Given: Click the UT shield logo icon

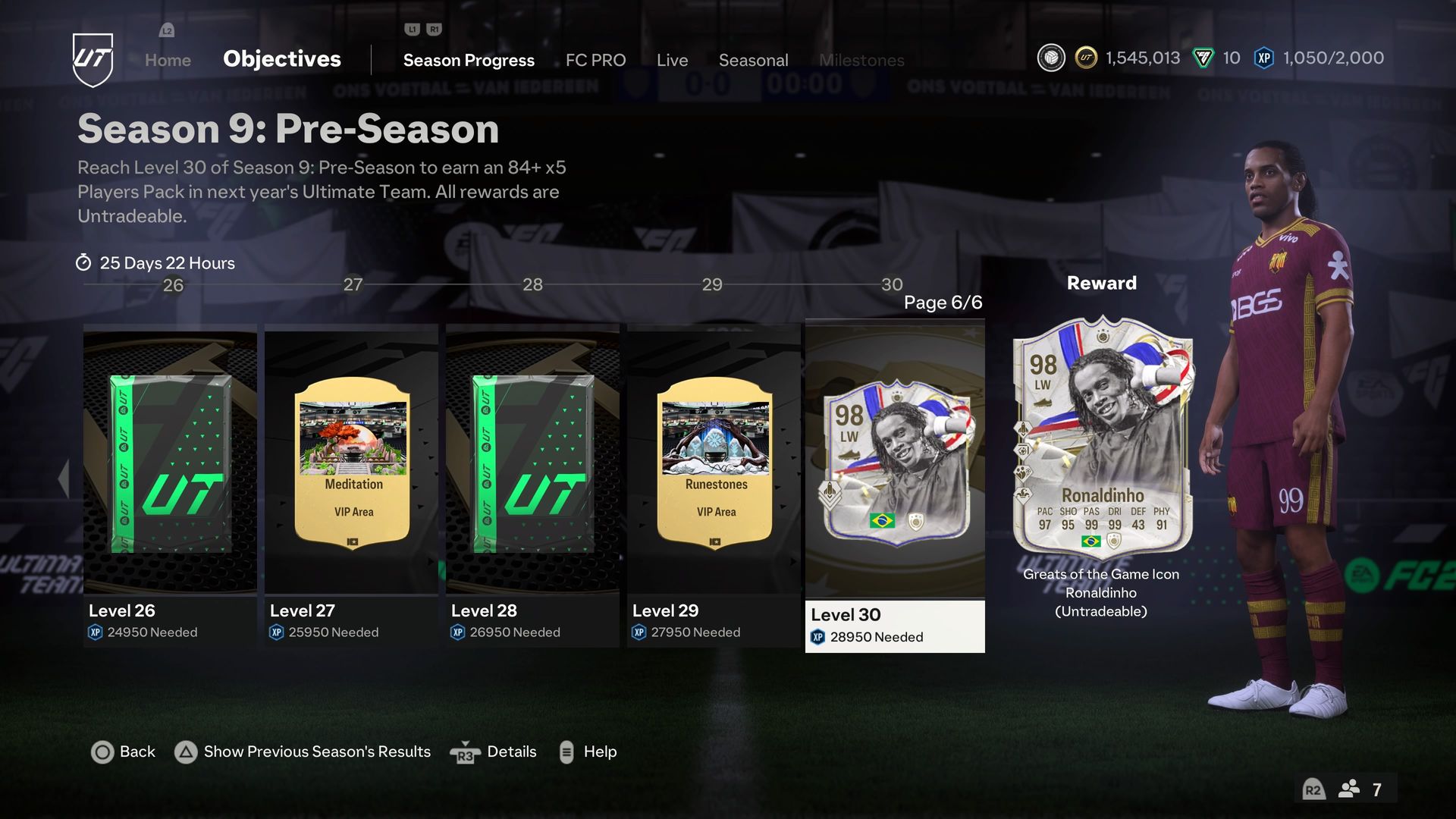Looking at the screenshot, I should click(93, 60).
